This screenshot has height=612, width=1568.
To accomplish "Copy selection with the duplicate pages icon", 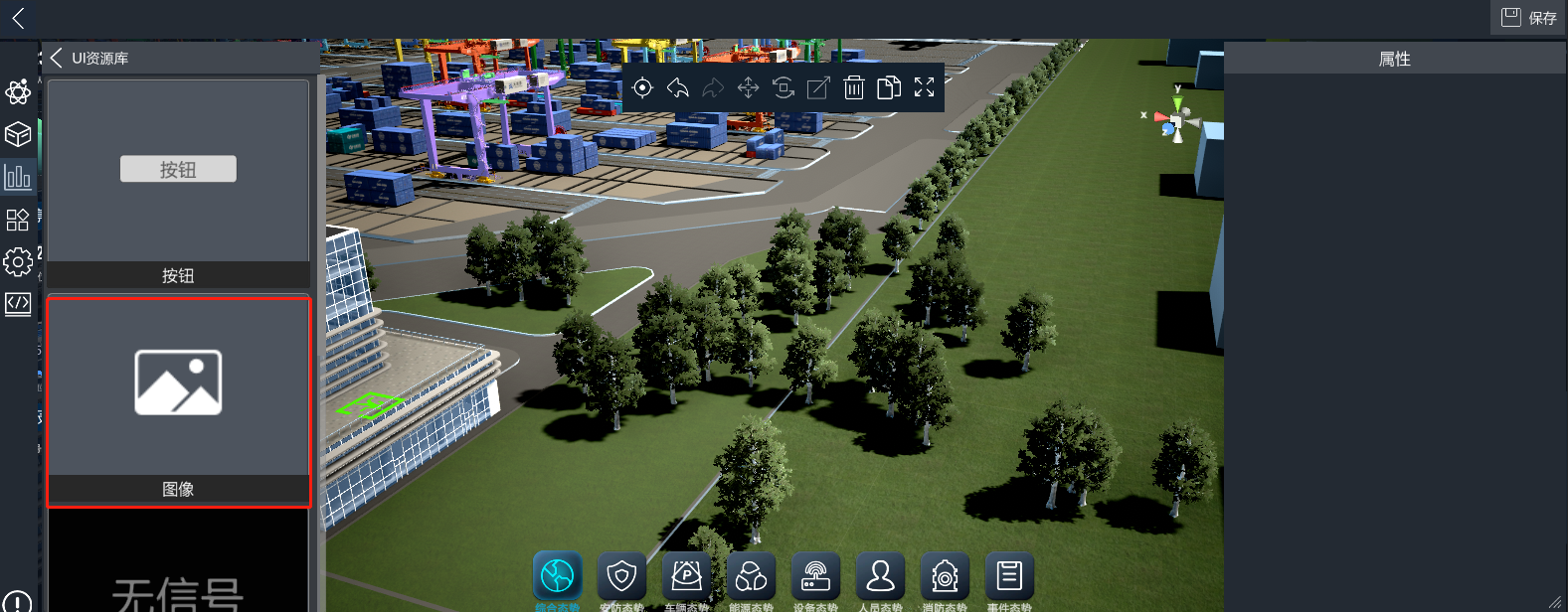I will 889,88.
